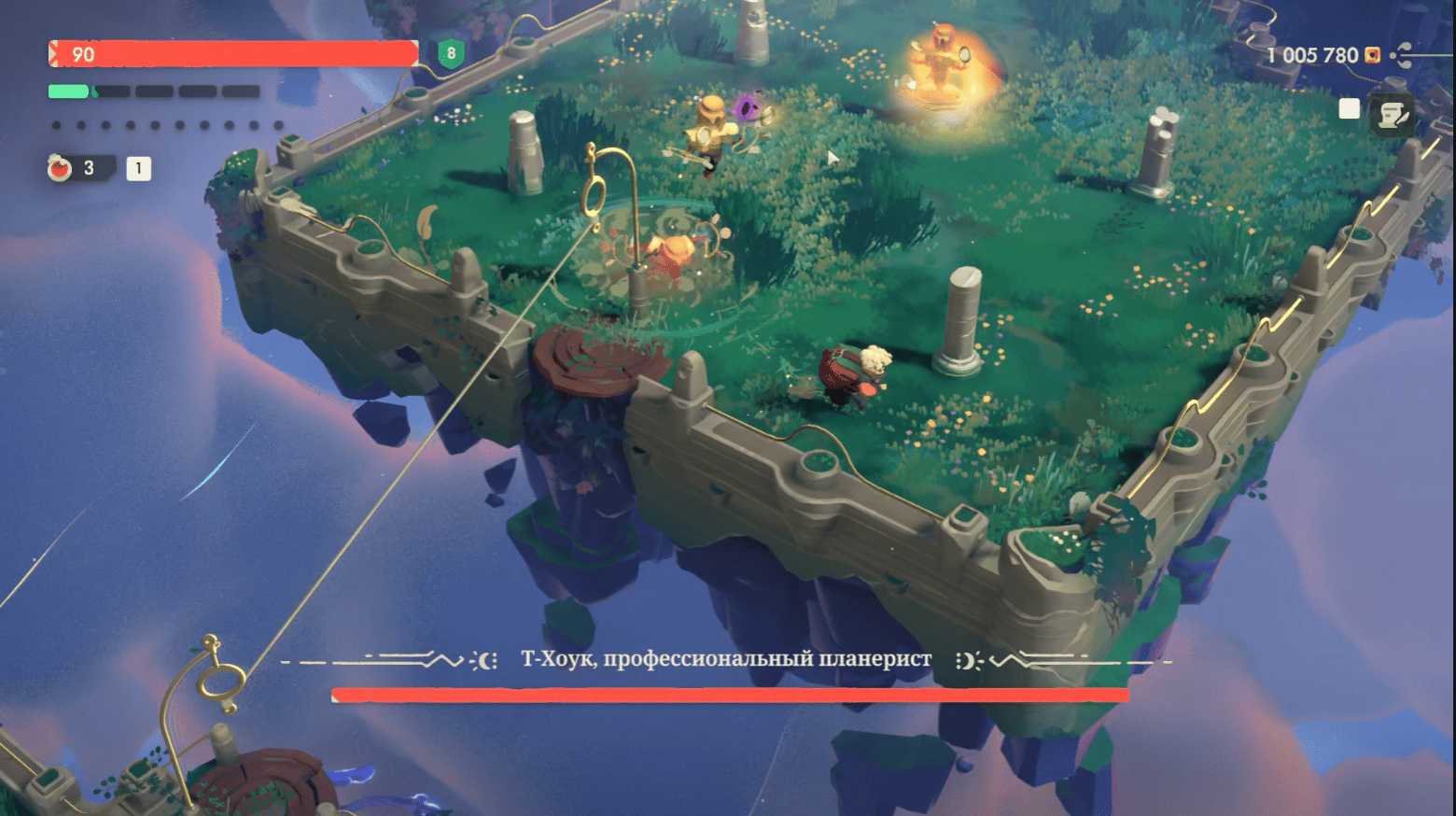The image size is (1456, 816).
Task: Use the red health potion icon
Action: point(60,168)
